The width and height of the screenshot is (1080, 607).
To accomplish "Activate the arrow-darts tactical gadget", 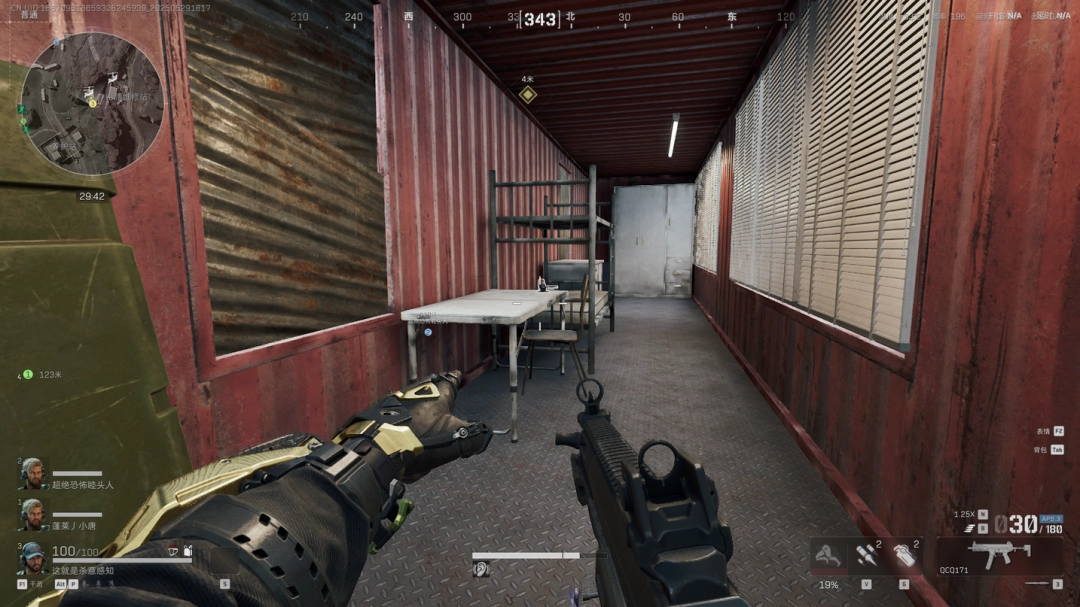I will (866, 555).
